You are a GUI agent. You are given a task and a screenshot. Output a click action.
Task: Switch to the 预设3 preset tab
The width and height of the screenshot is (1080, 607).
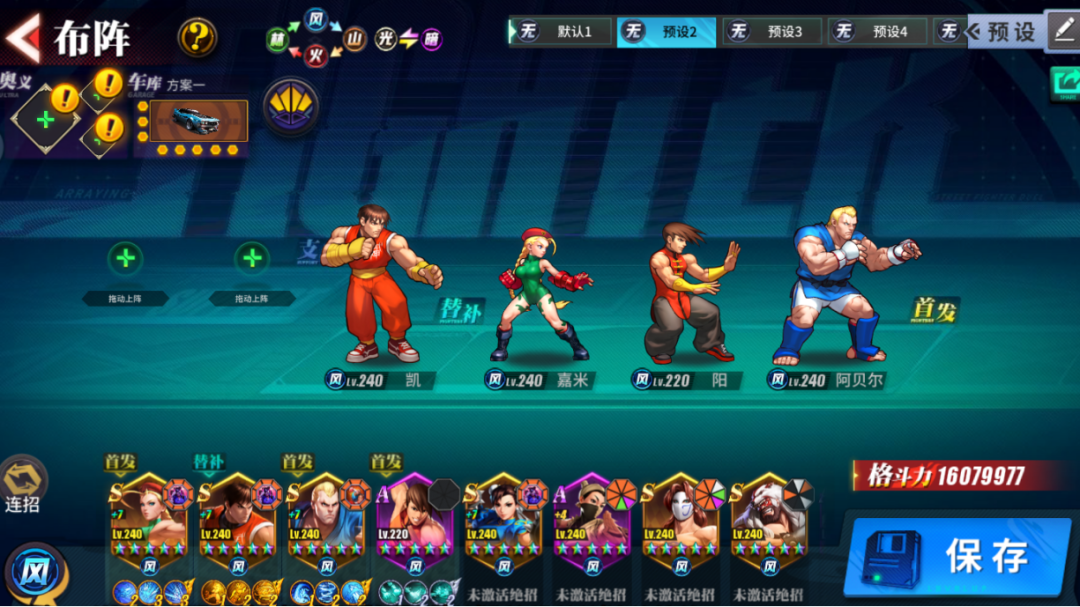(773, 32)
